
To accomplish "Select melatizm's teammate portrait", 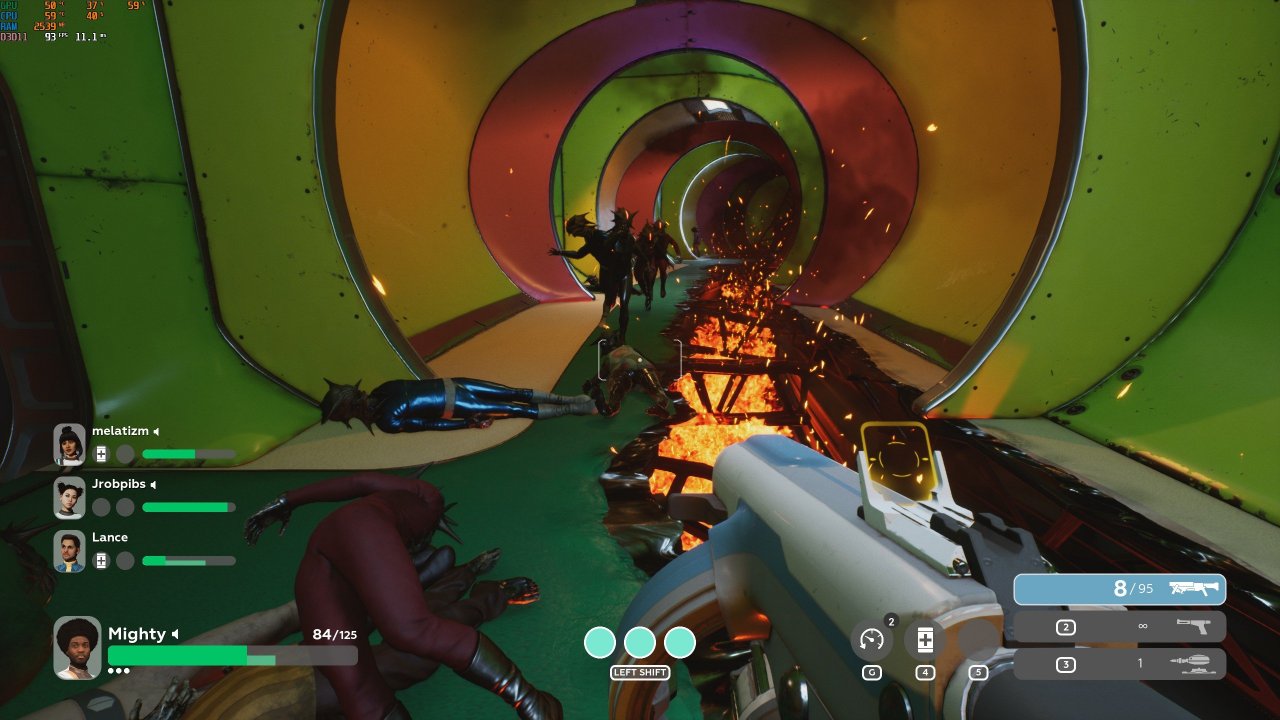I will click(70, 444).
